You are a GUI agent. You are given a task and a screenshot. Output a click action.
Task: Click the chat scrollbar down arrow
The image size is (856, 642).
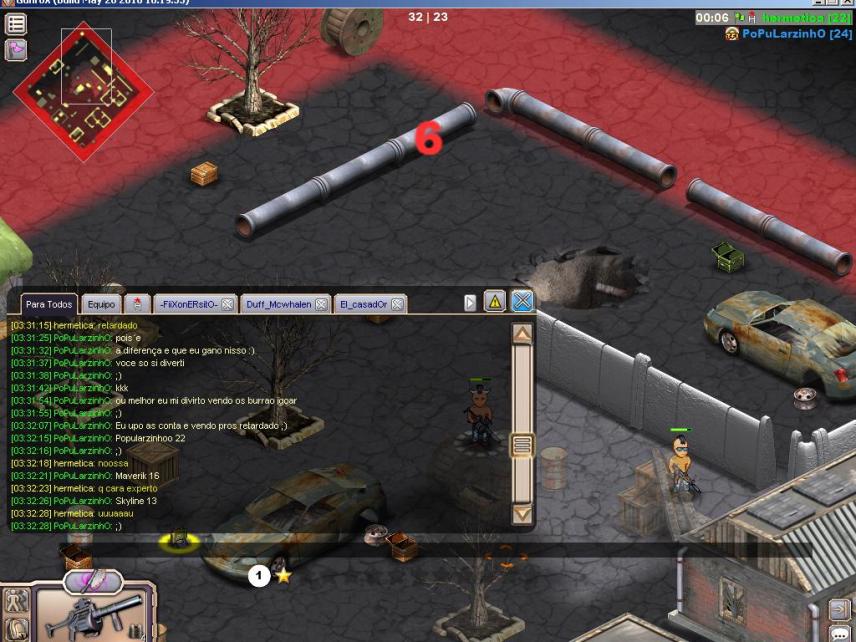(522, 514)
